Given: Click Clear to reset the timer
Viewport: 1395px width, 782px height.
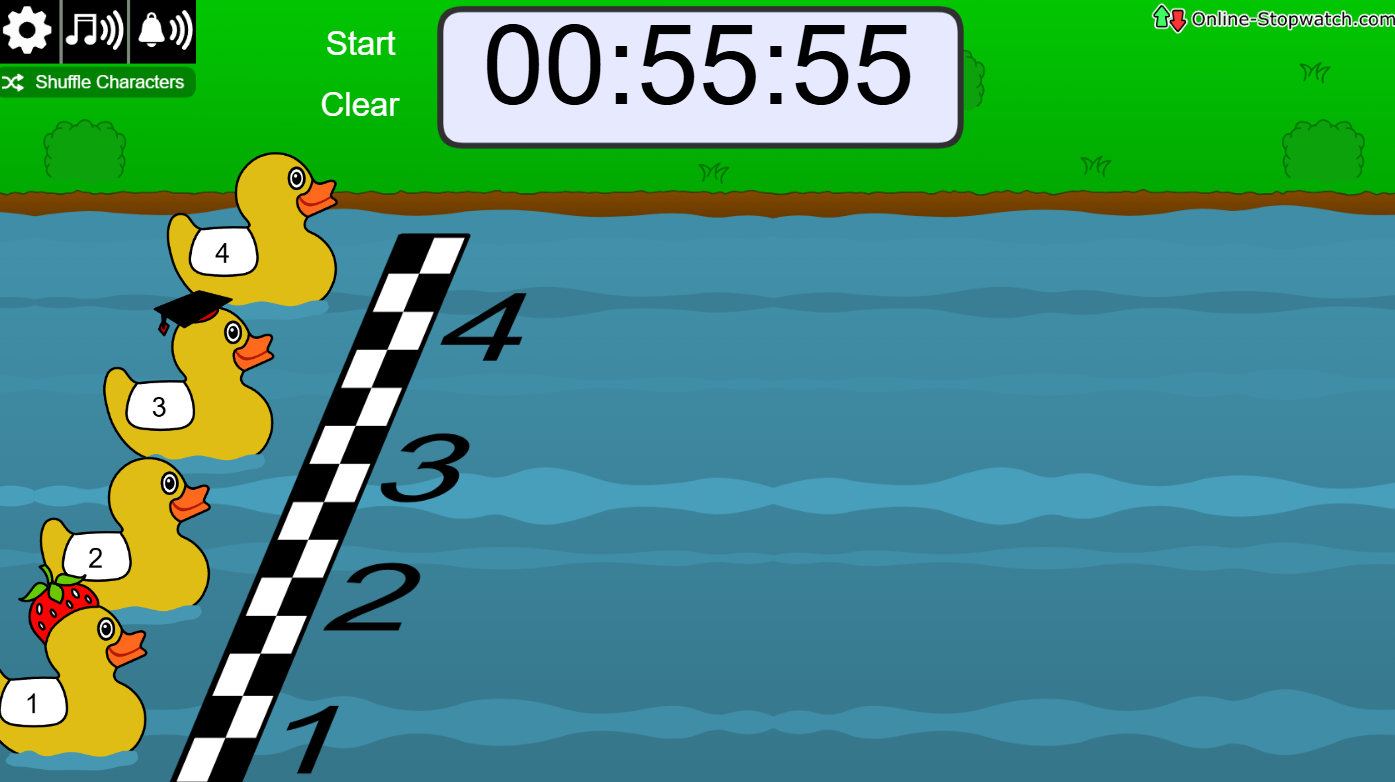Looking at the screenshot, I should [358, 105].
